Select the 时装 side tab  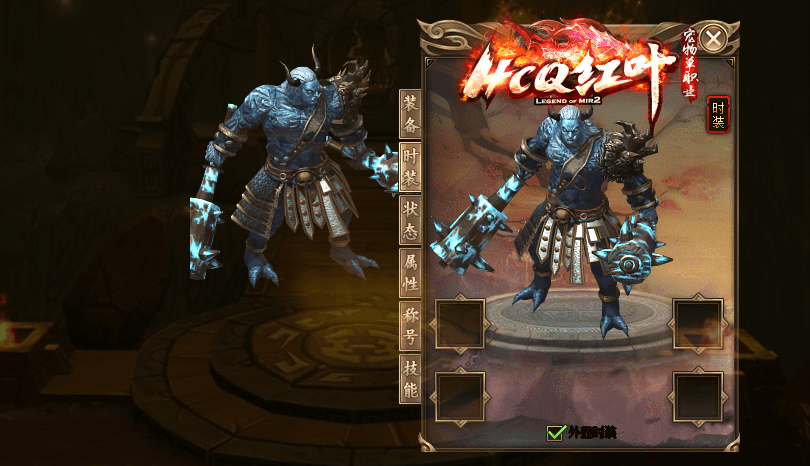coord(410,166)
